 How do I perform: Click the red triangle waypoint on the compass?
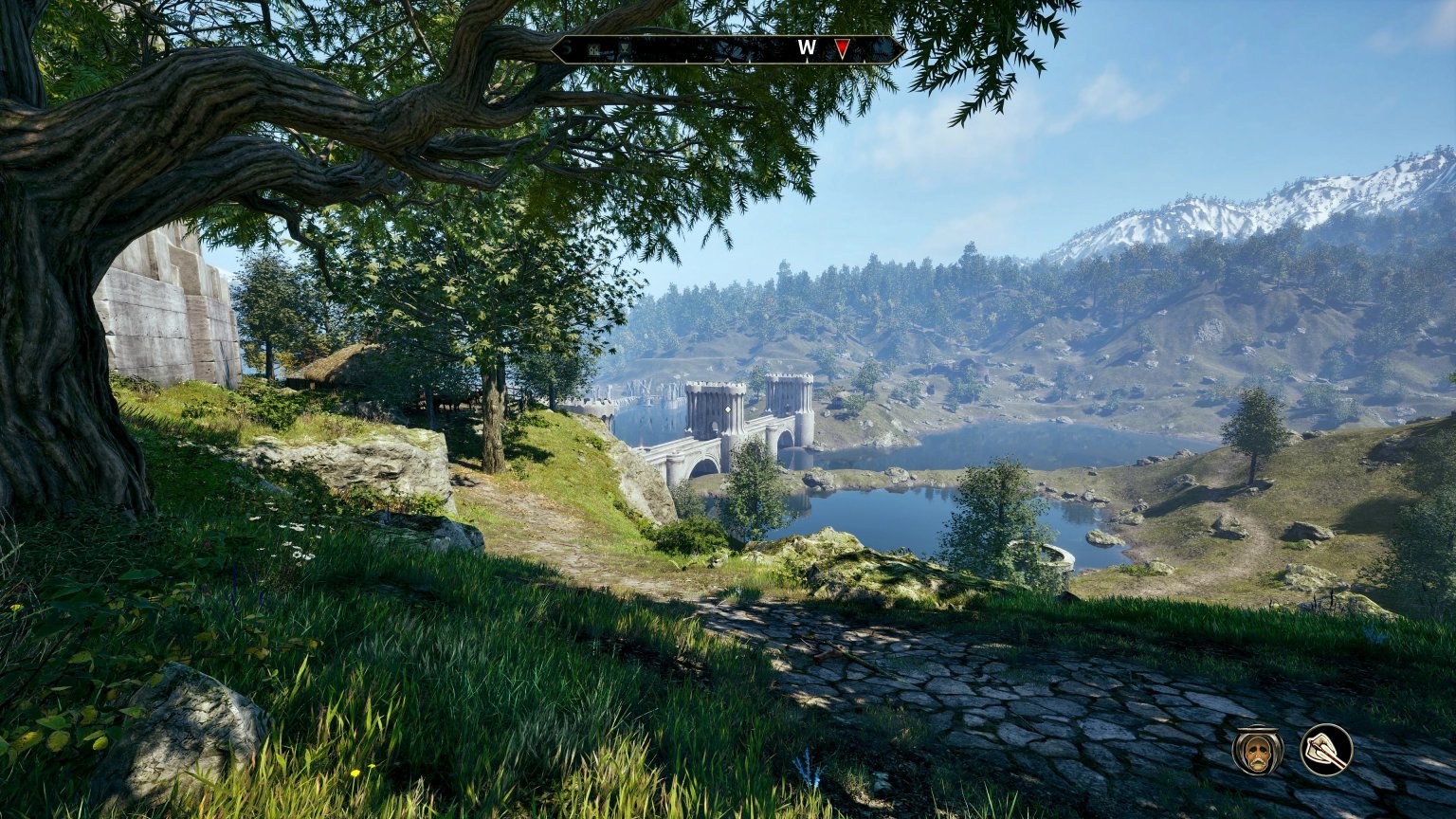pos(843,47)
